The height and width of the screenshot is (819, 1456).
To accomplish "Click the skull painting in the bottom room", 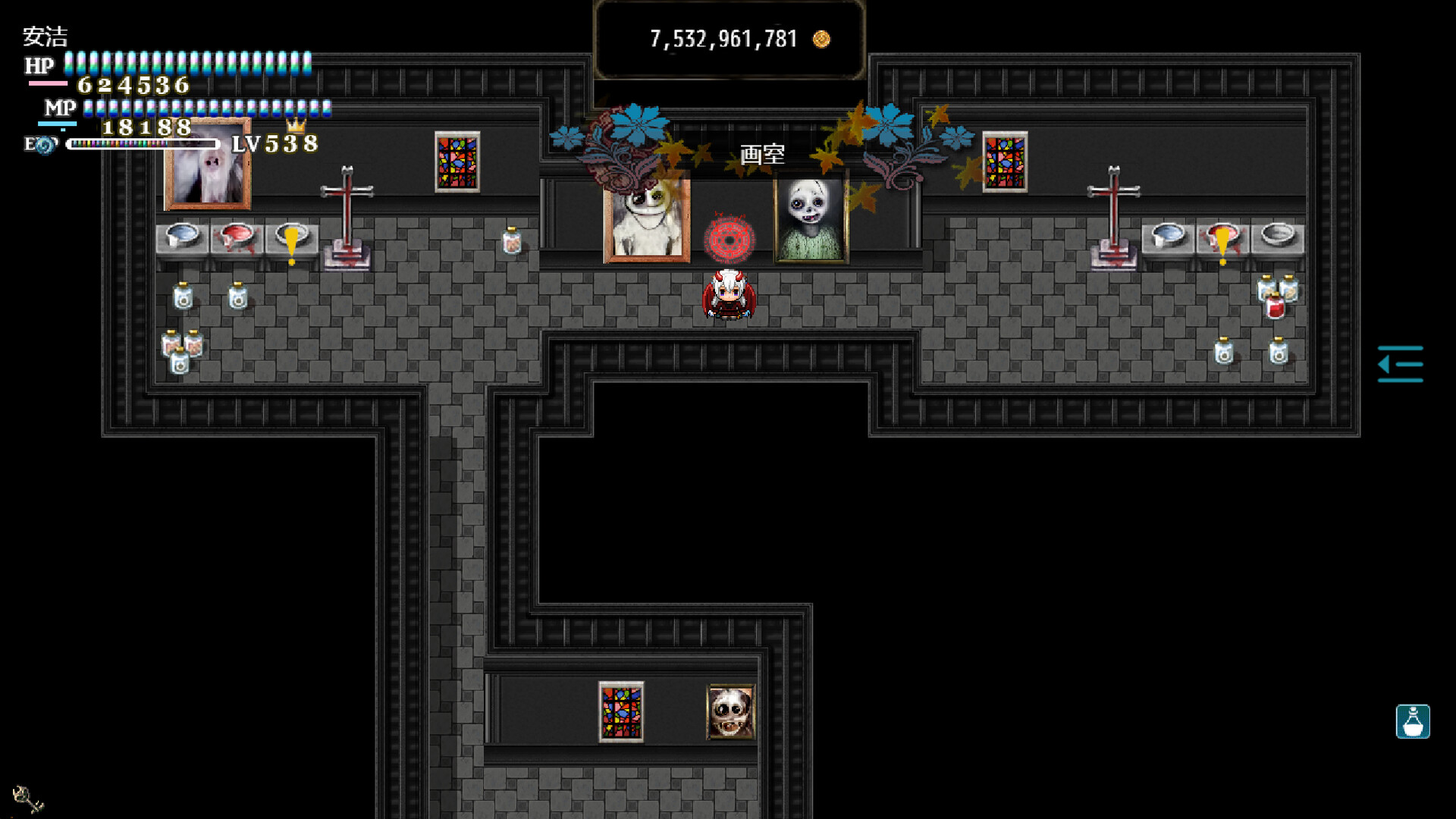I will coord(730,711).
